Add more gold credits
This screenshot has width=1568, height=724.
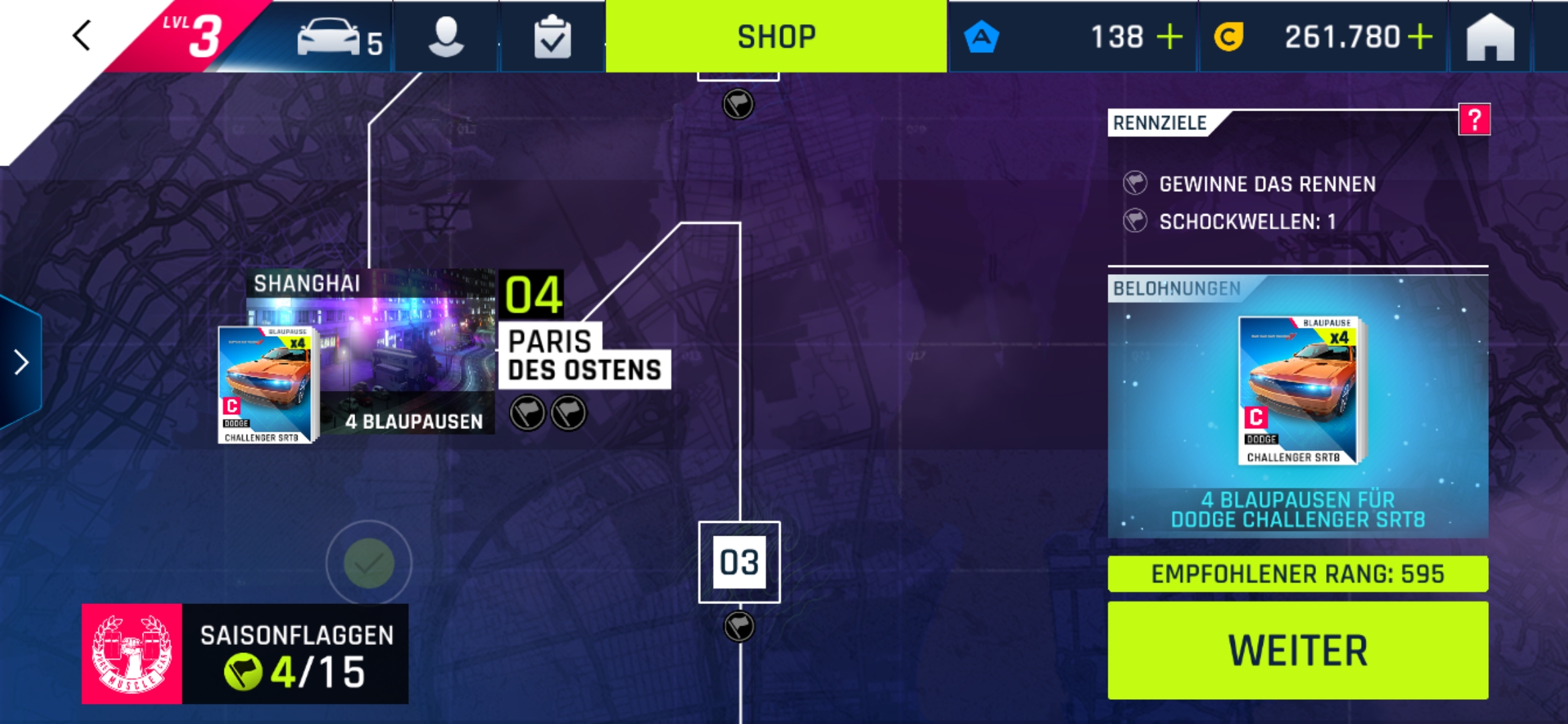coord(1421,37)
